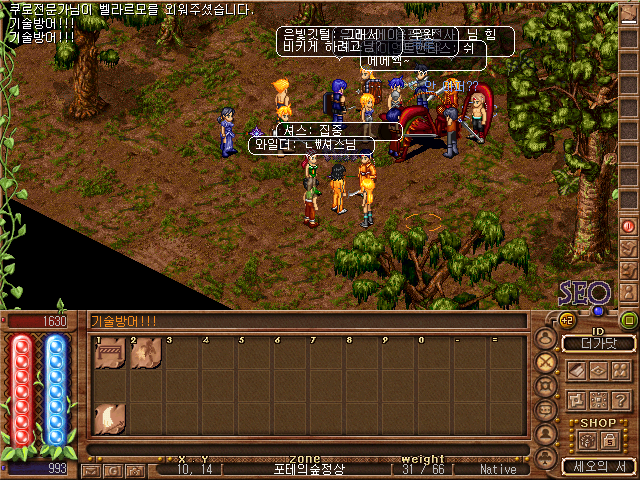
Task: Click the speech bubble chat round button
Action: point(546,409)
